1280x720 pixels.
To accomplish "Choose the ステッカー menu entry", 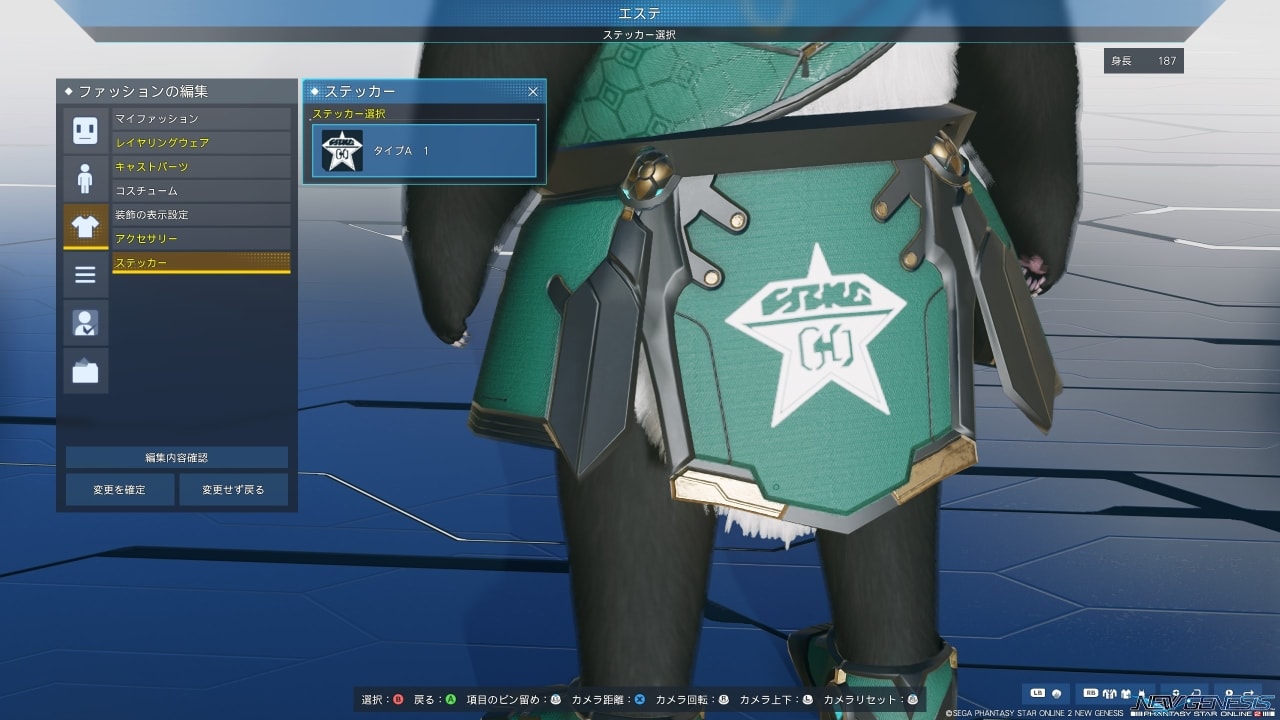I will pos(201,263).
